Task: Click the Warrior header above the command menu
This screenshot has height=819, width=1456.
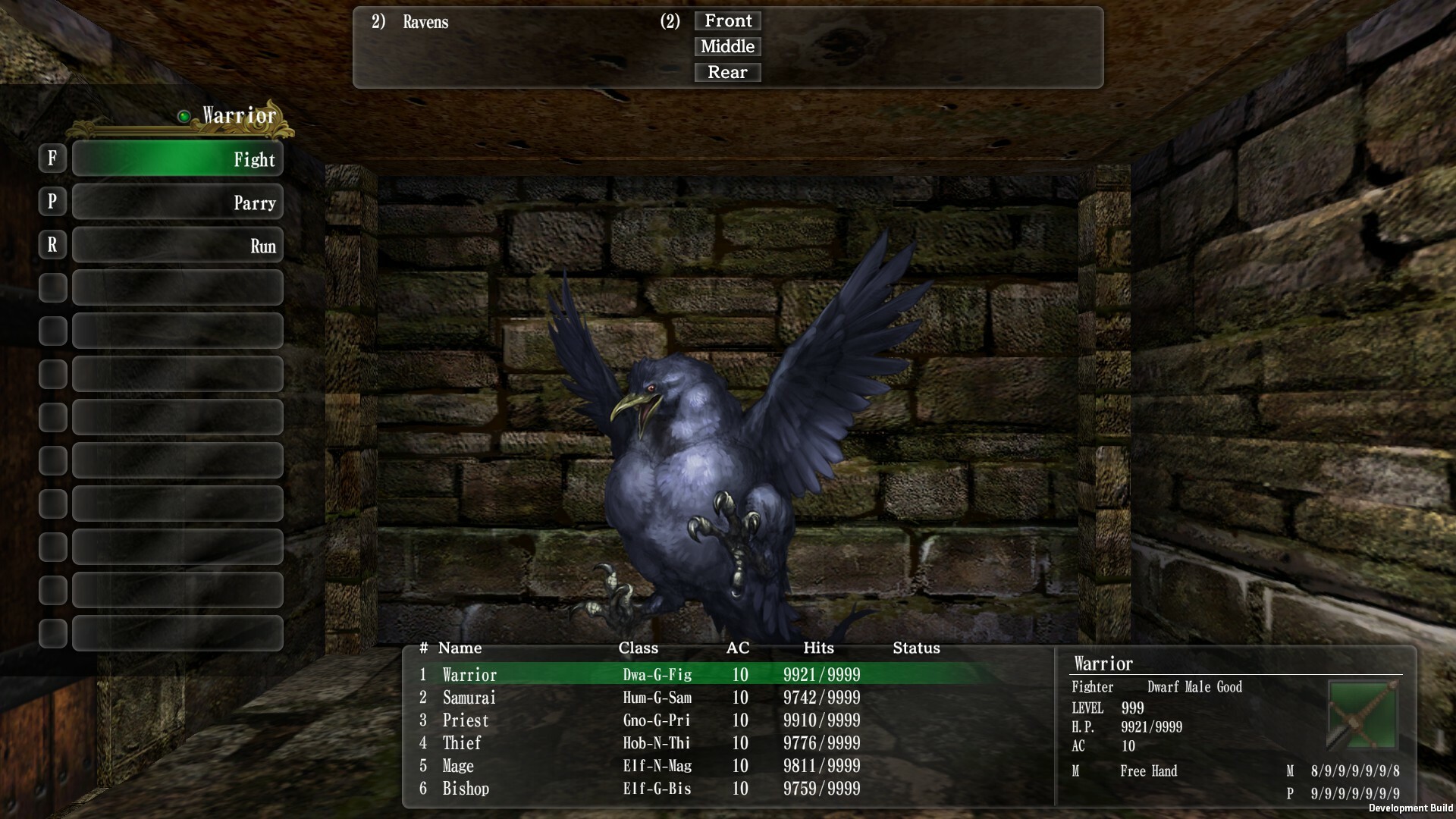Action: point(237,116)
